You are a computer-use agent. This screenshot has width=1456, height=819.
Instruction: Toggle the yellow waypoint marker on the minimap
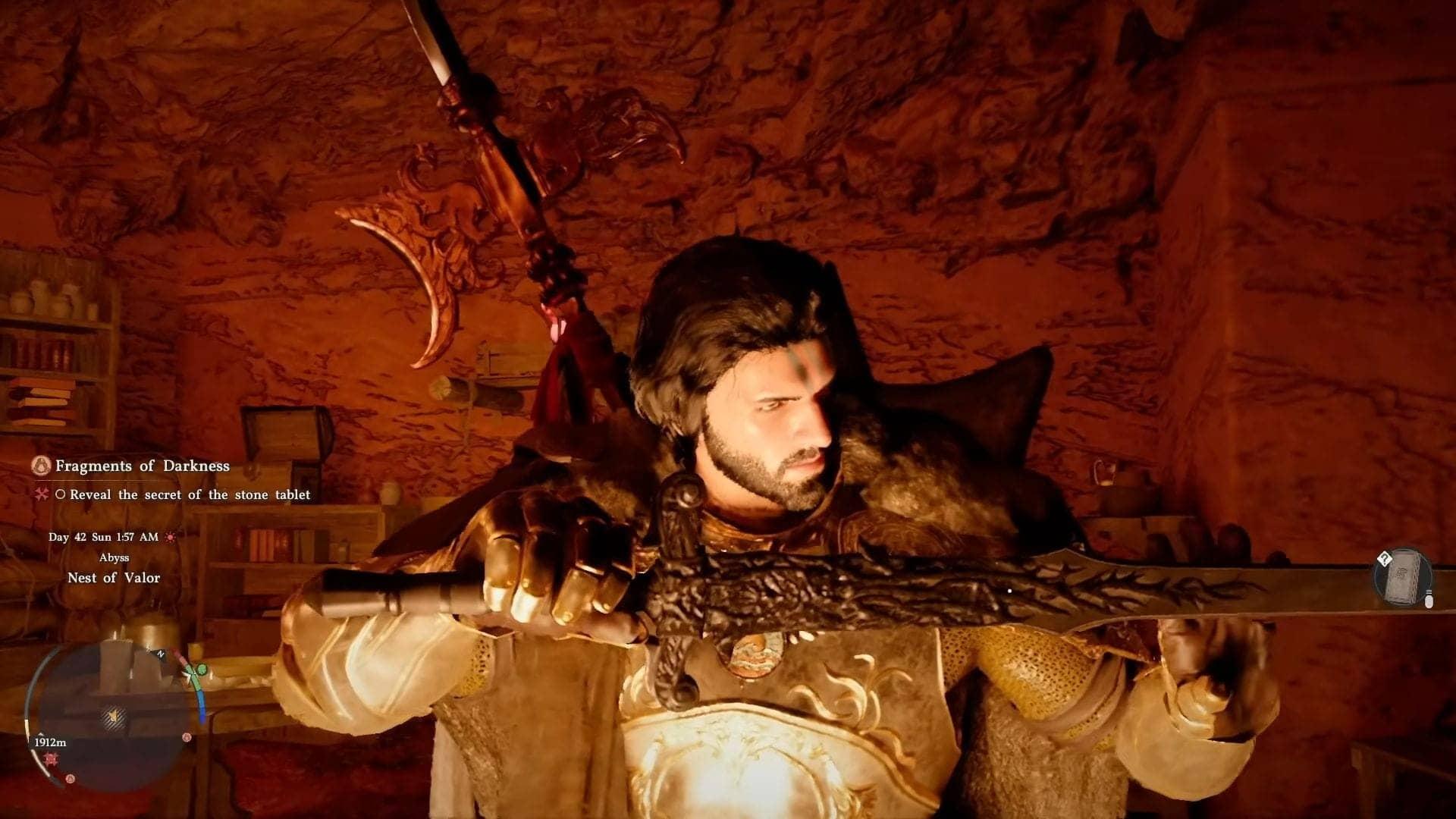(114, 717)
